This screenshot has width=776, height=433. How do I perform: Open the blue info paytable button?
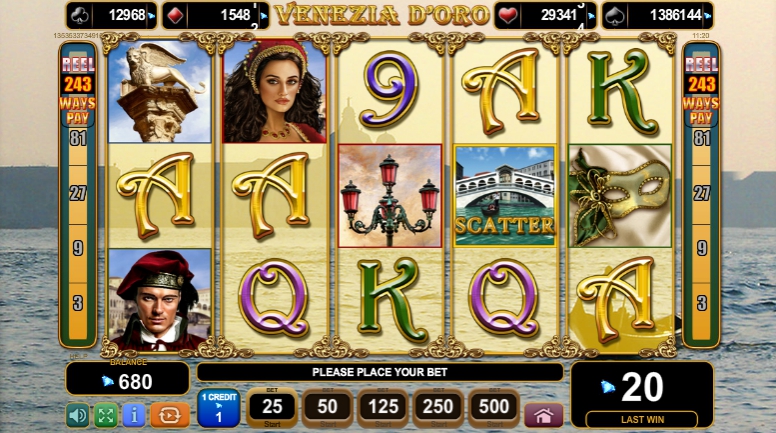pyautogui.click(x=134, y=415)
